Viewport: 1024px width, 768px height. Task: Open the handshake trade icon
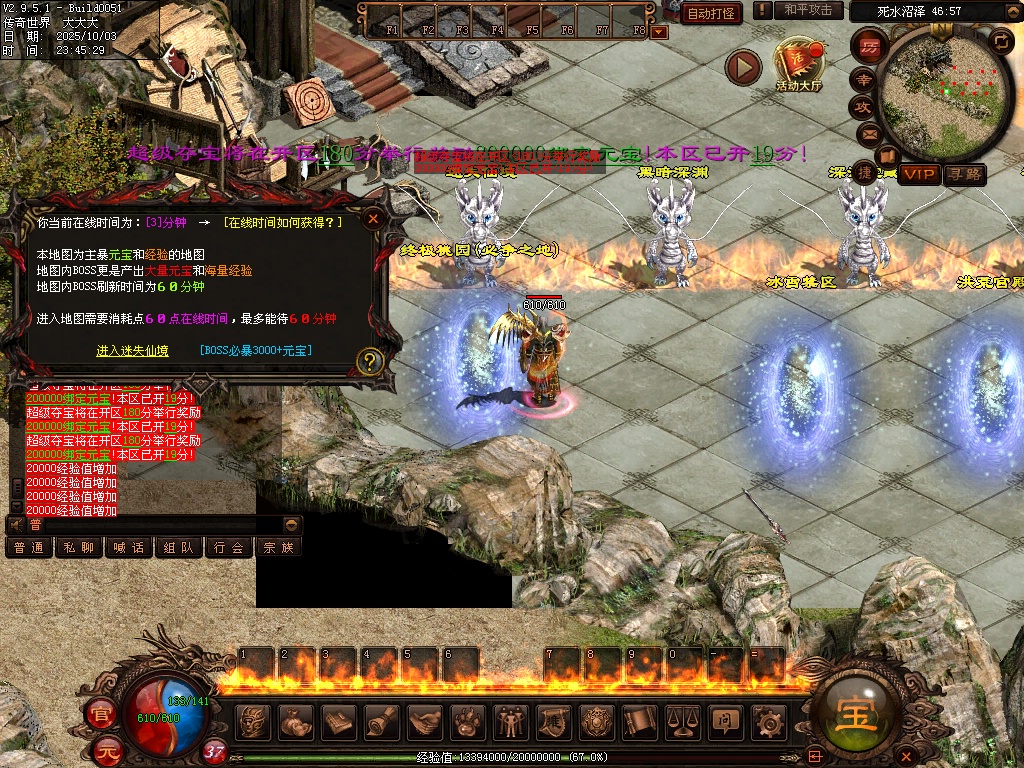[425, 722]
